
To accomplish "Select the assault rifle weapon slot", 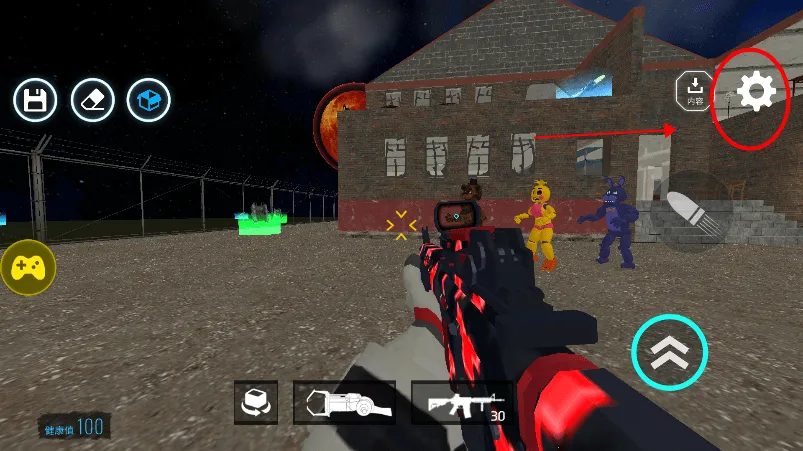I will point(461,403).
